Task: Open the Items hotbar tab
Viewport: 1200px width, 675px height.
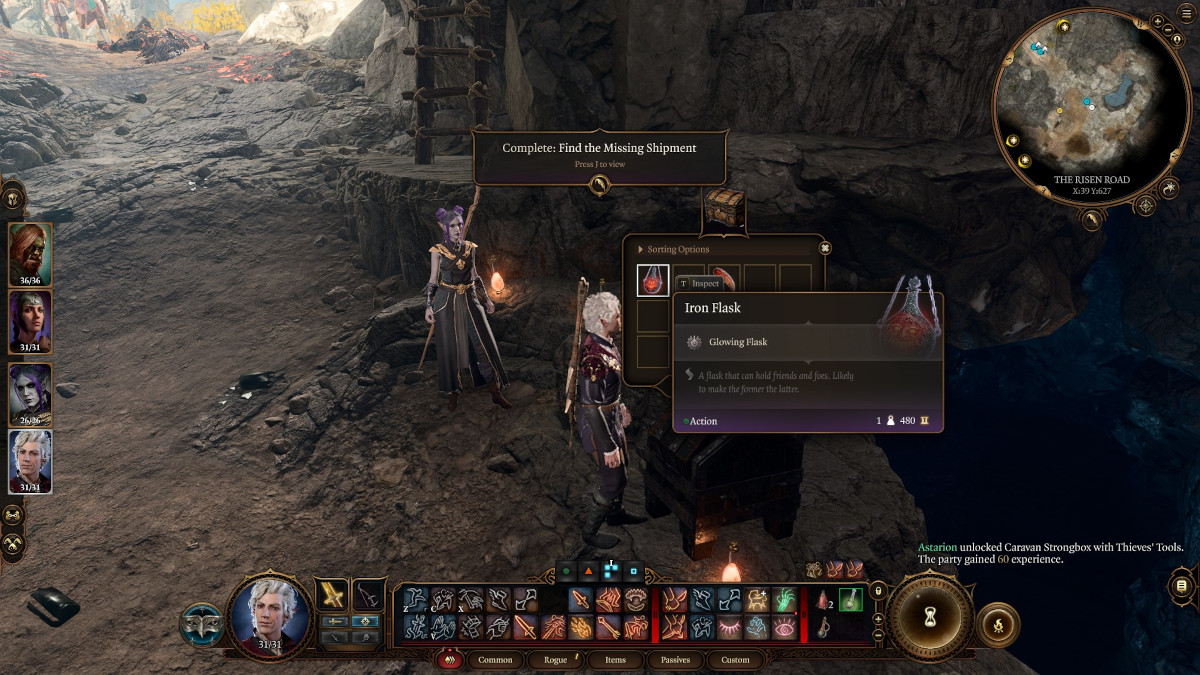Action: click(615, 660)
